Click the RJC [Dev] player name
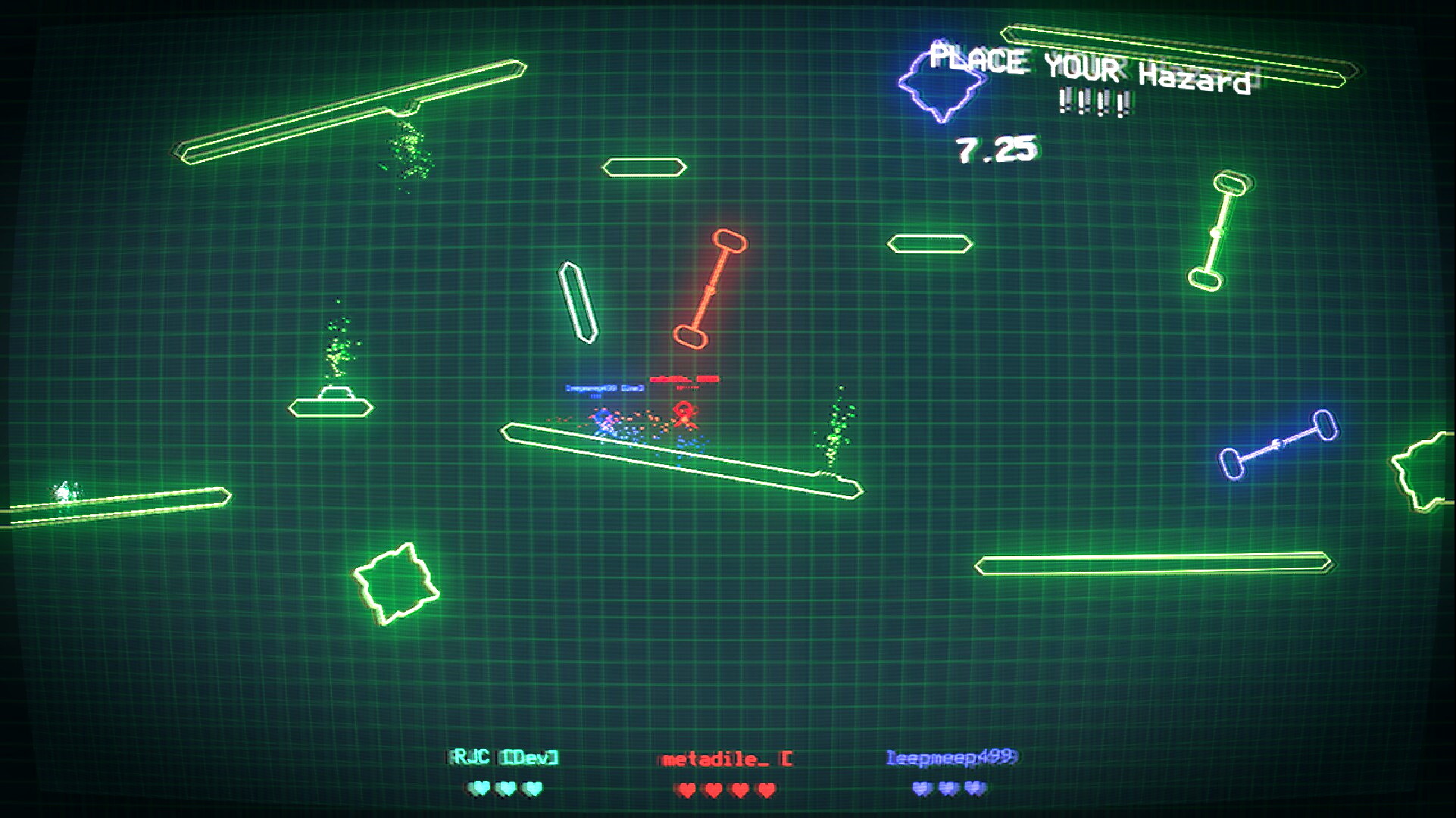This screenshot has width=1456, height=818. (502, 756)
